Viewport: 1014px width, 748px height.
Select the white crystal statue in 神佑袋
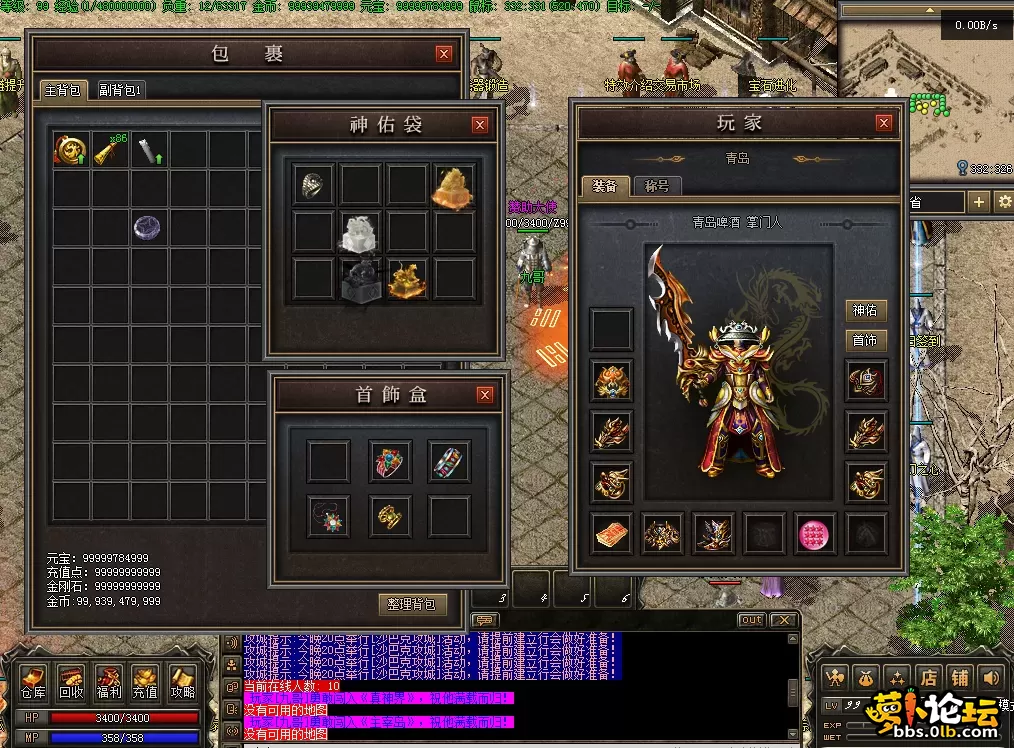pyautogui.click(x=359, y=232)
